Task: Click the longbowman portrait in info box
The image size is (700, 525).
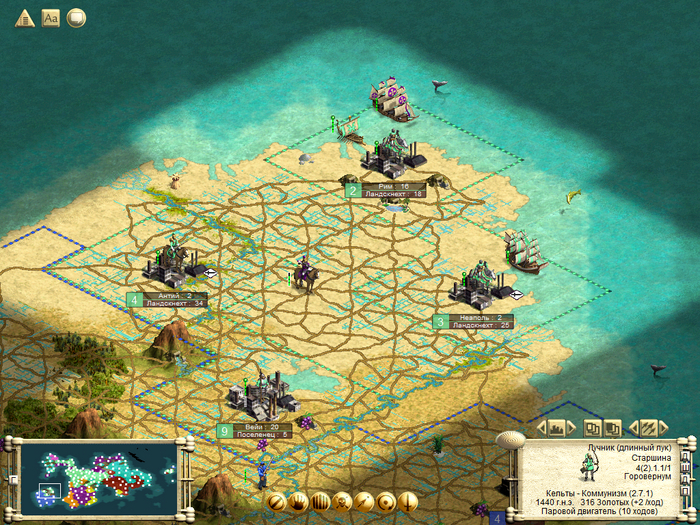Action: pos(588,467)
